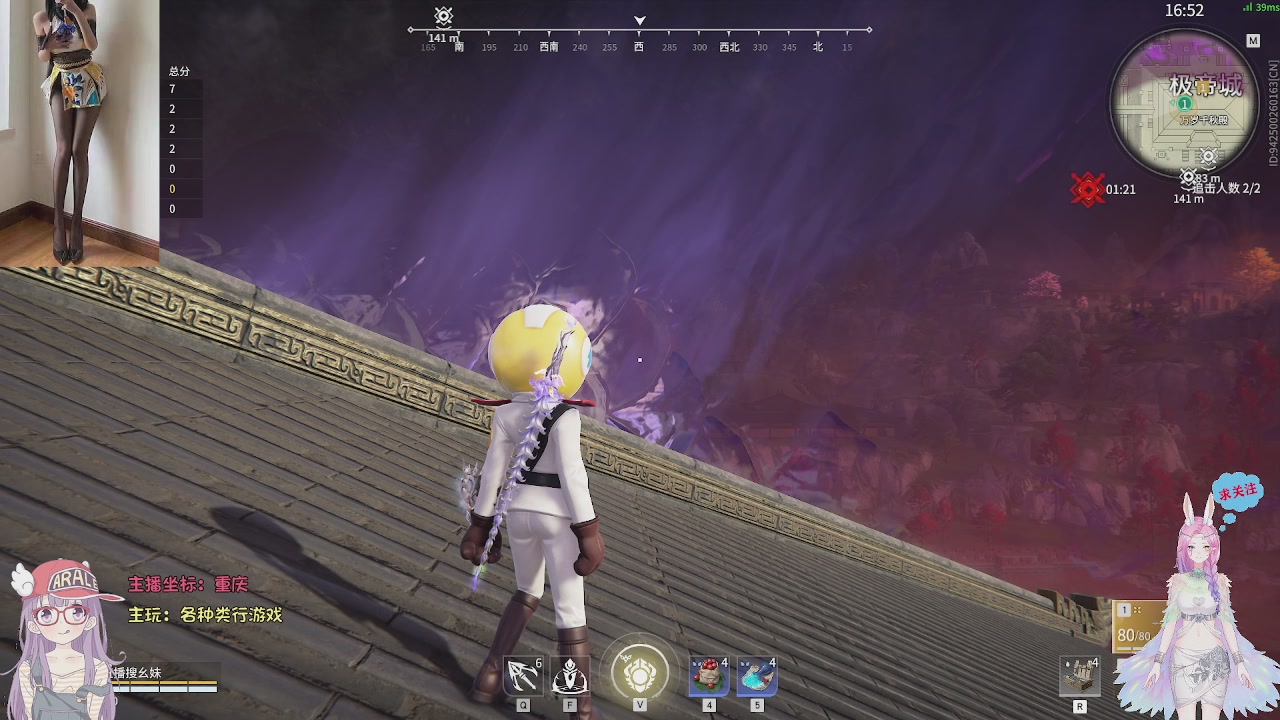
Task: Click the 求关注 follow bubble on stream overlay
Action: click(1237, 492)
